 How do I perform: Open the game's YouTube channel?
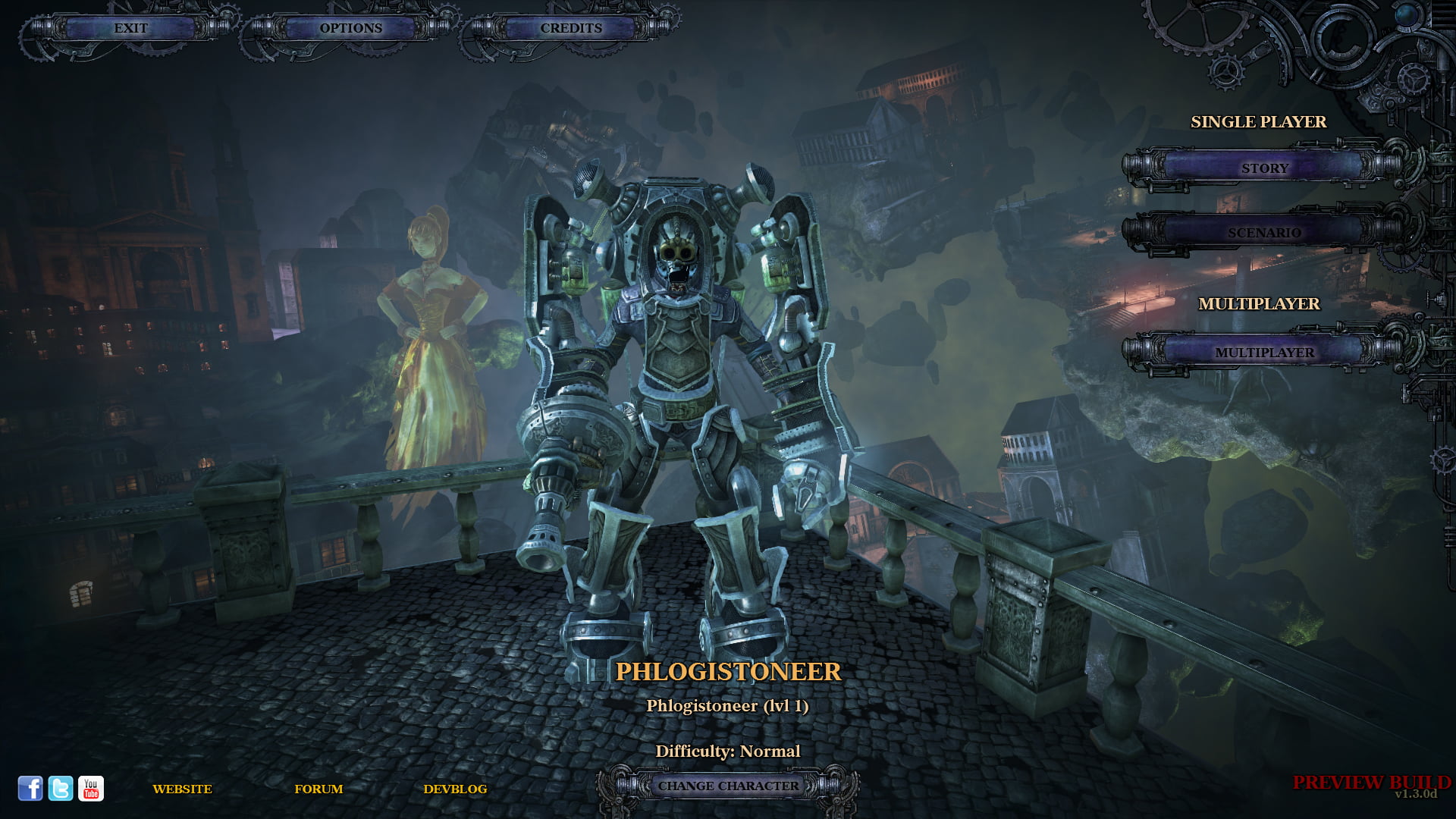tap(90, 789)
